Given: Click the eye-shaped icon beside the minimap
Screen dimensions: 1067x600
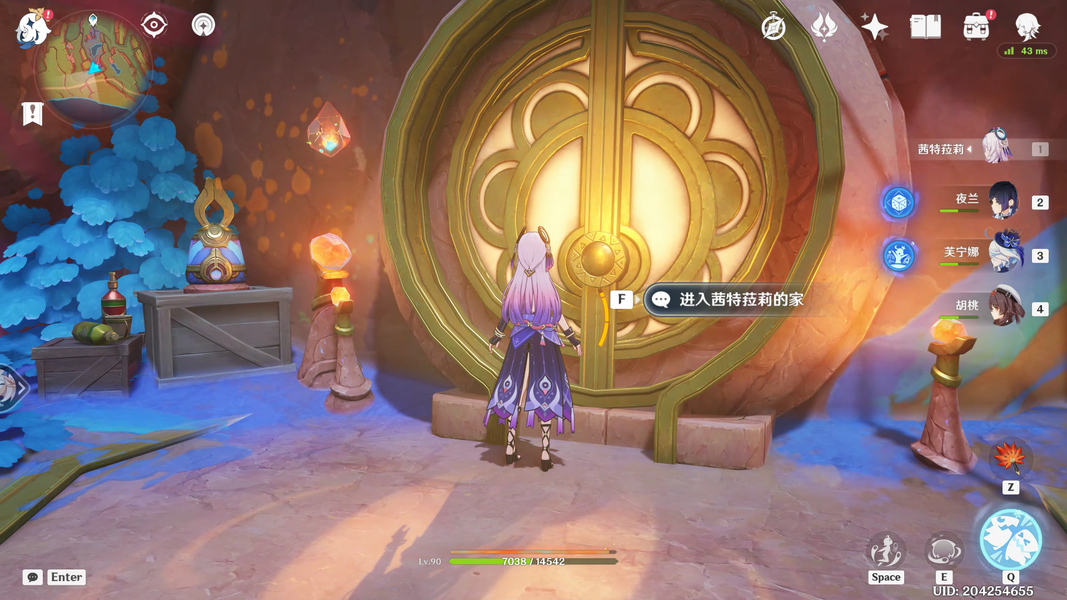Looking at the screenshot, I should pos(154,24).
